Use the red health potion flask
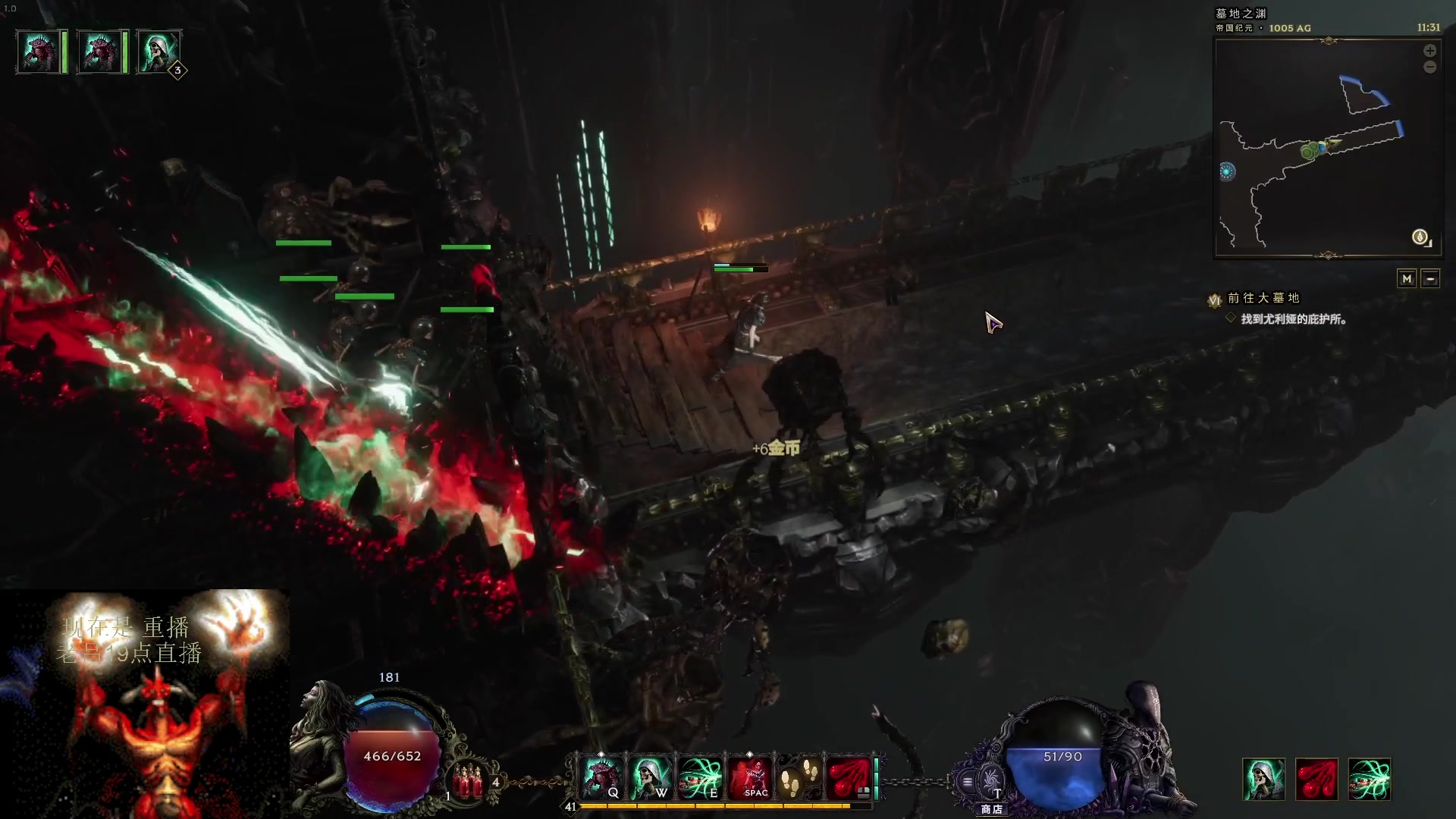The width and height of the screenshot is (1456, 819). [468, 781]
